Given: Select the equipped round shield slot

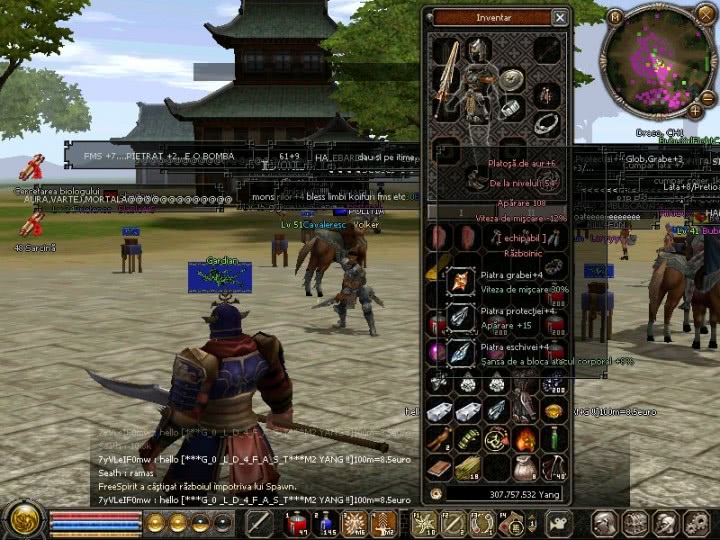Looking at the screenshot, I should pos(512,80).
